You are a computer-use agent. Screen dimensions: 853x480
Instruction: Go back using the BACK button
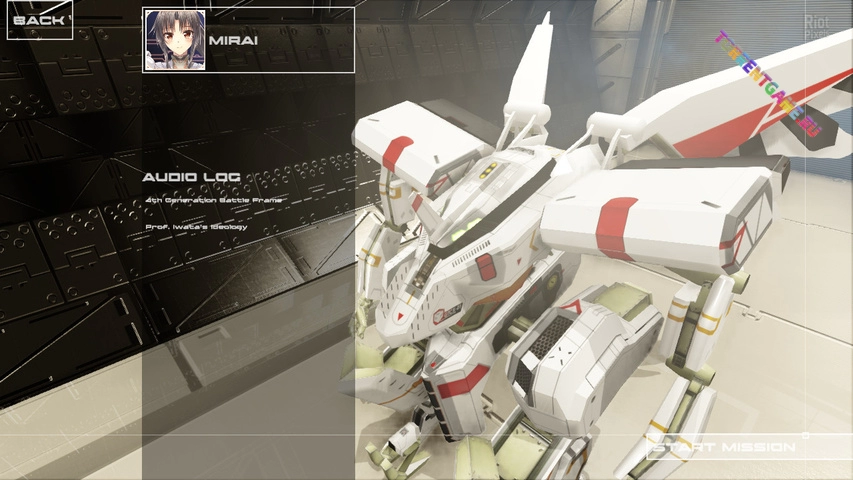pos(40,20)
